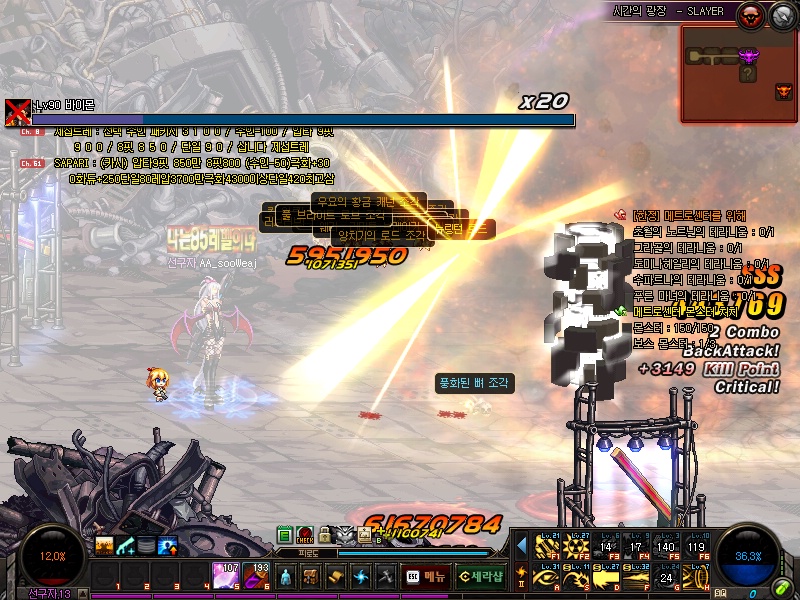The width and height of the screenshot is (800, 600).
Task: Open the character silhouette info icon
Action: click(x=286, y=577)
